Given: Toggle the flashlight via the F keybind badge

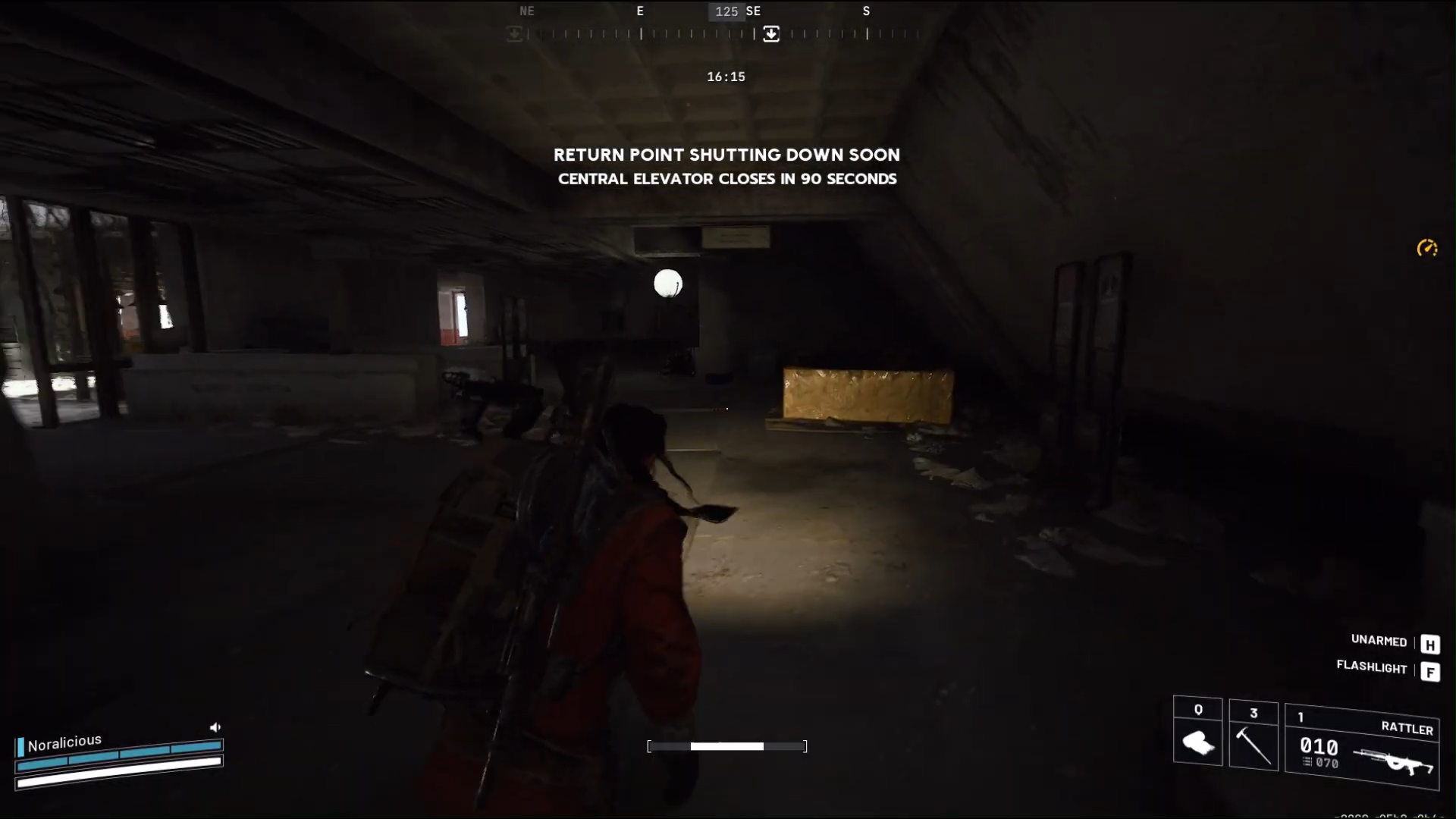Looking at the screenshot, I should point(1431,672).
